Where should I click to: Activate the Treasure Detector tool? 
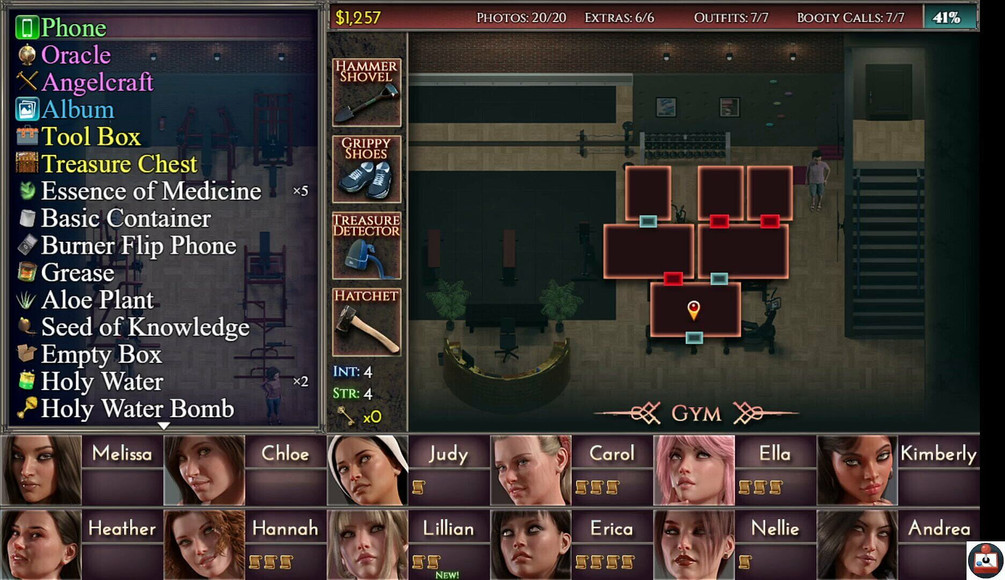pos(366,245)
